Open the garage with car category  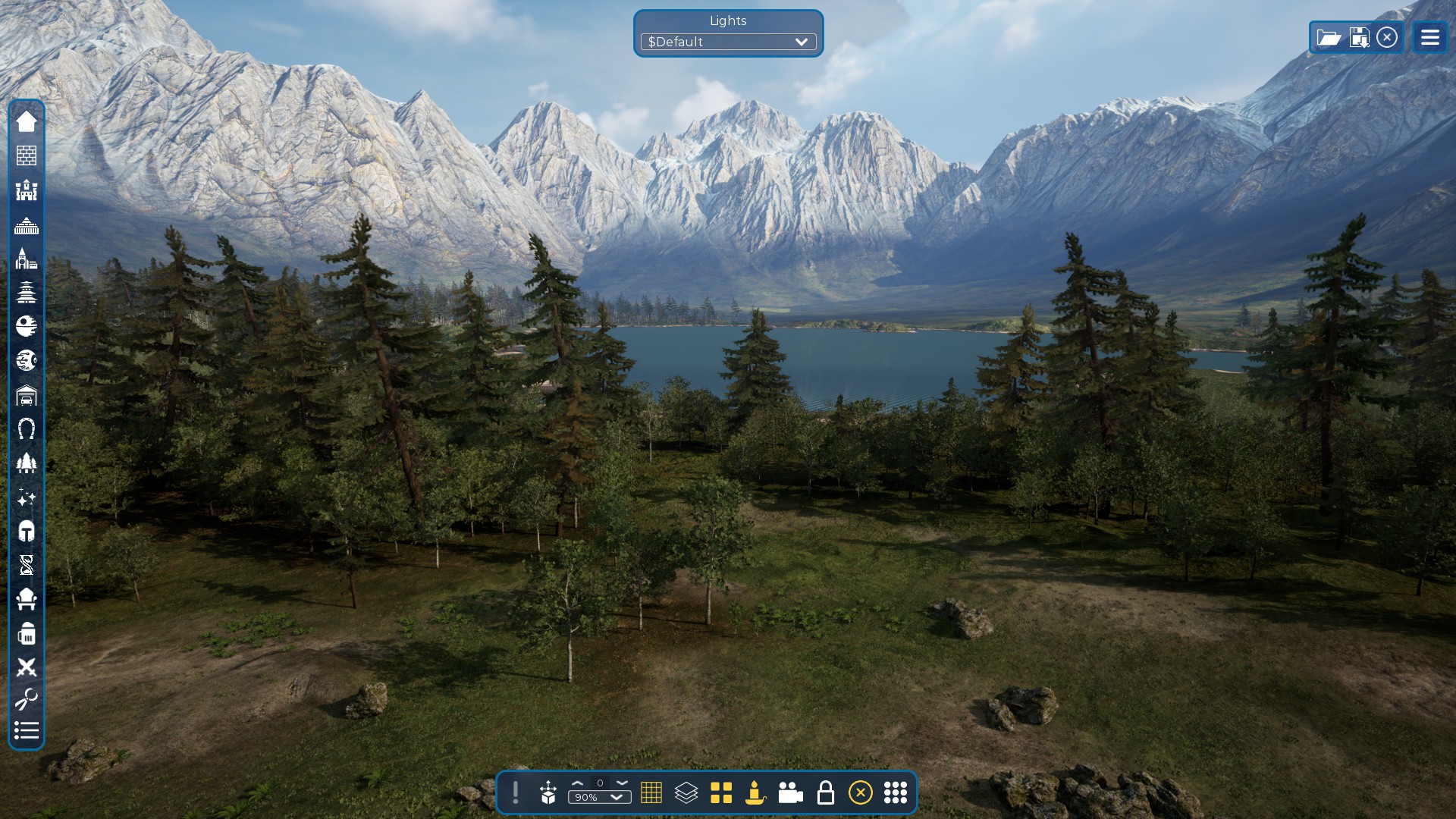pyautogui.click(x=27, y=395)
